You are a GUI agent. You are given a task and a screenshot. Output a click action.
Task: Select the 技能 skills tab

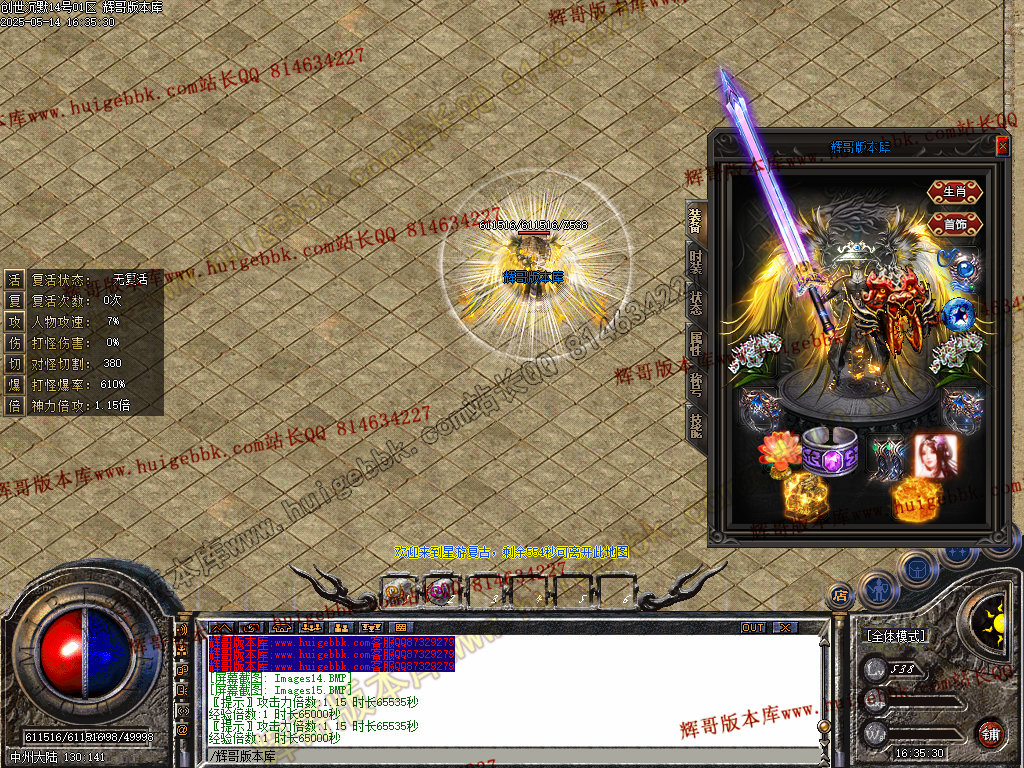click(x=696, y=425)
